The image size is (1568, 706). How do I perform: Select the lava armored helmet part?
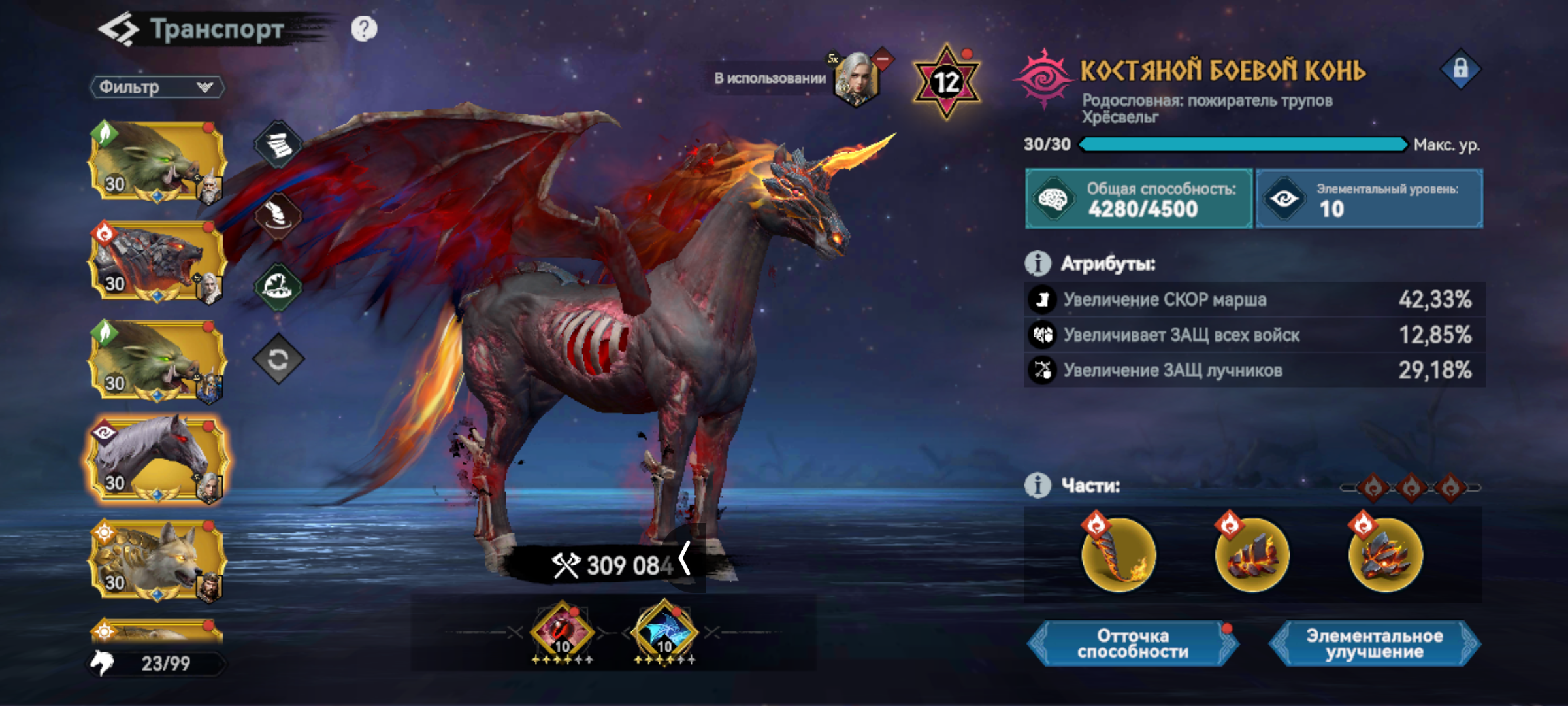(1385, 554)
